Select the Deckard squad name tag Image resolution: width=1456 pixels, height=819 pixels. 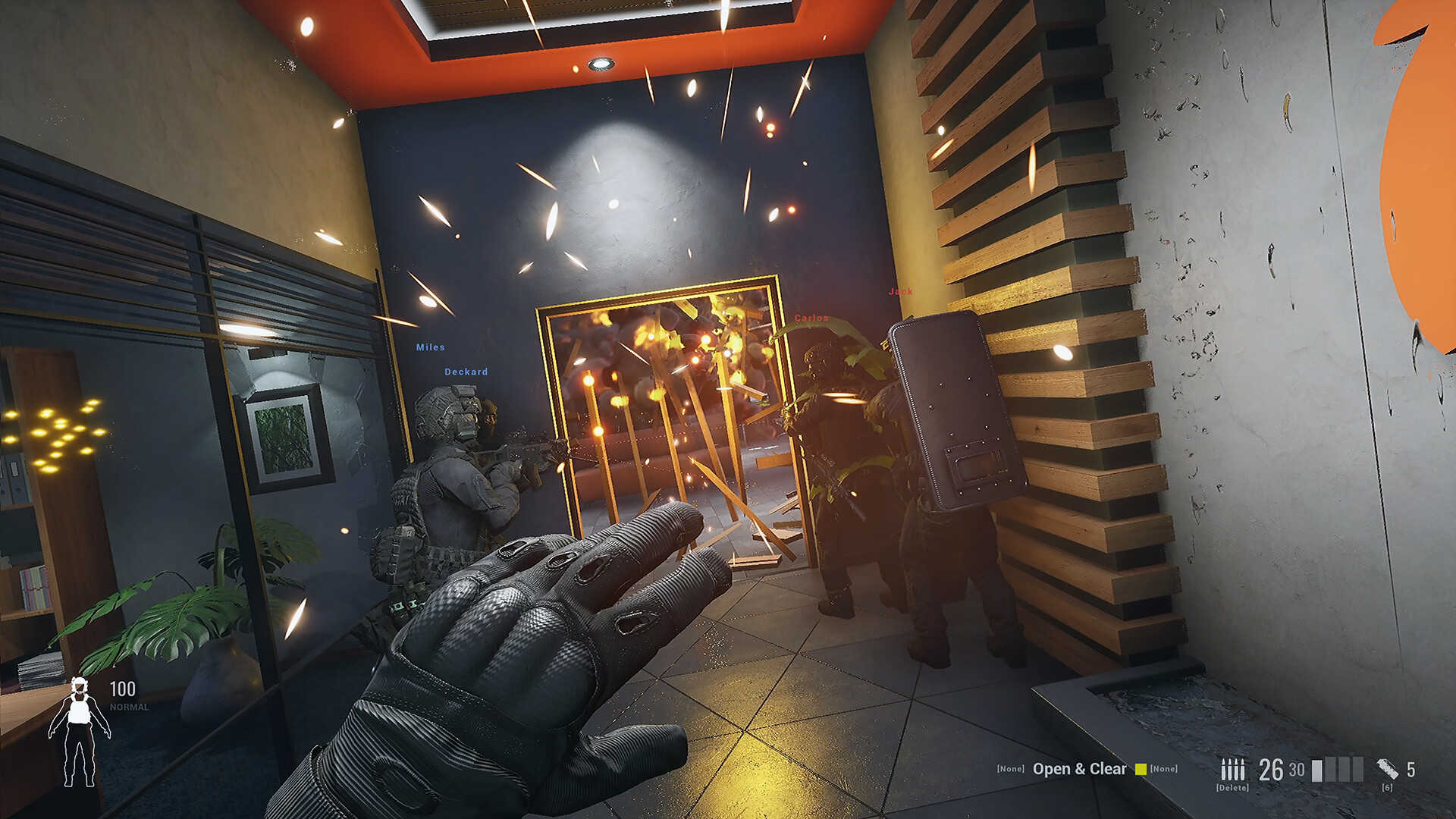[466, 372]
